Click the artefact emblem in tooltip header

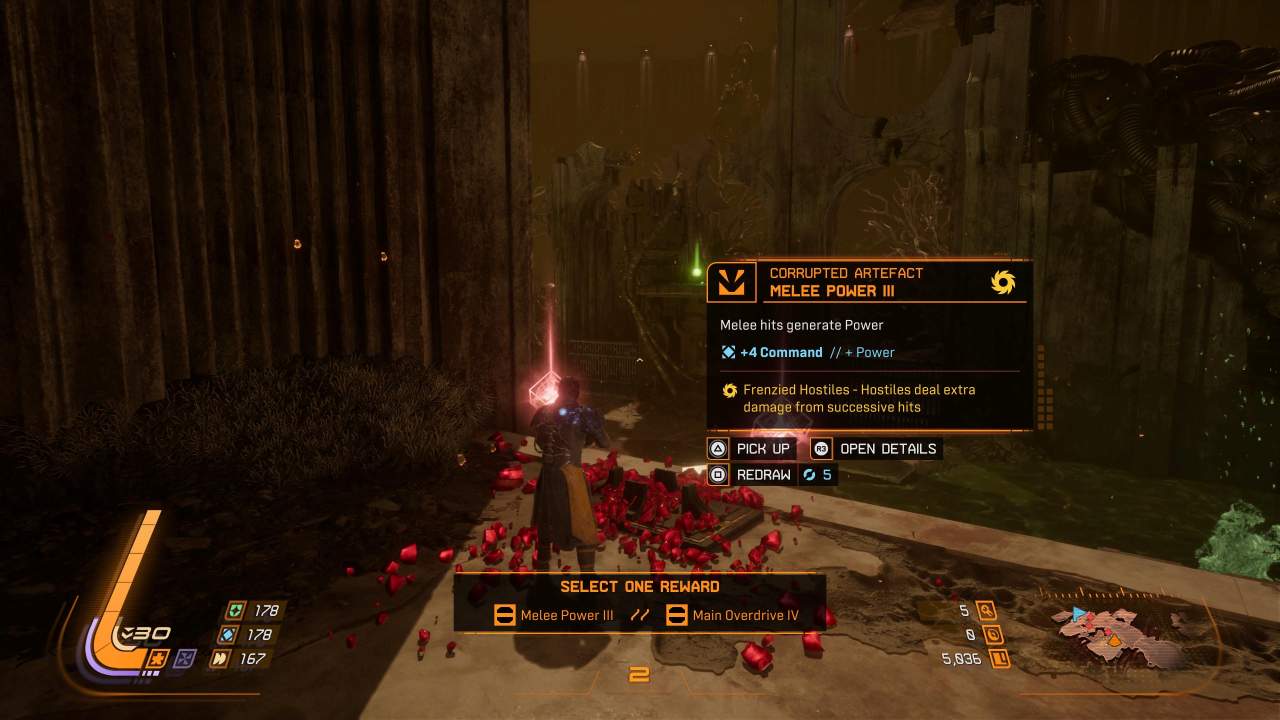click(731, 282)
